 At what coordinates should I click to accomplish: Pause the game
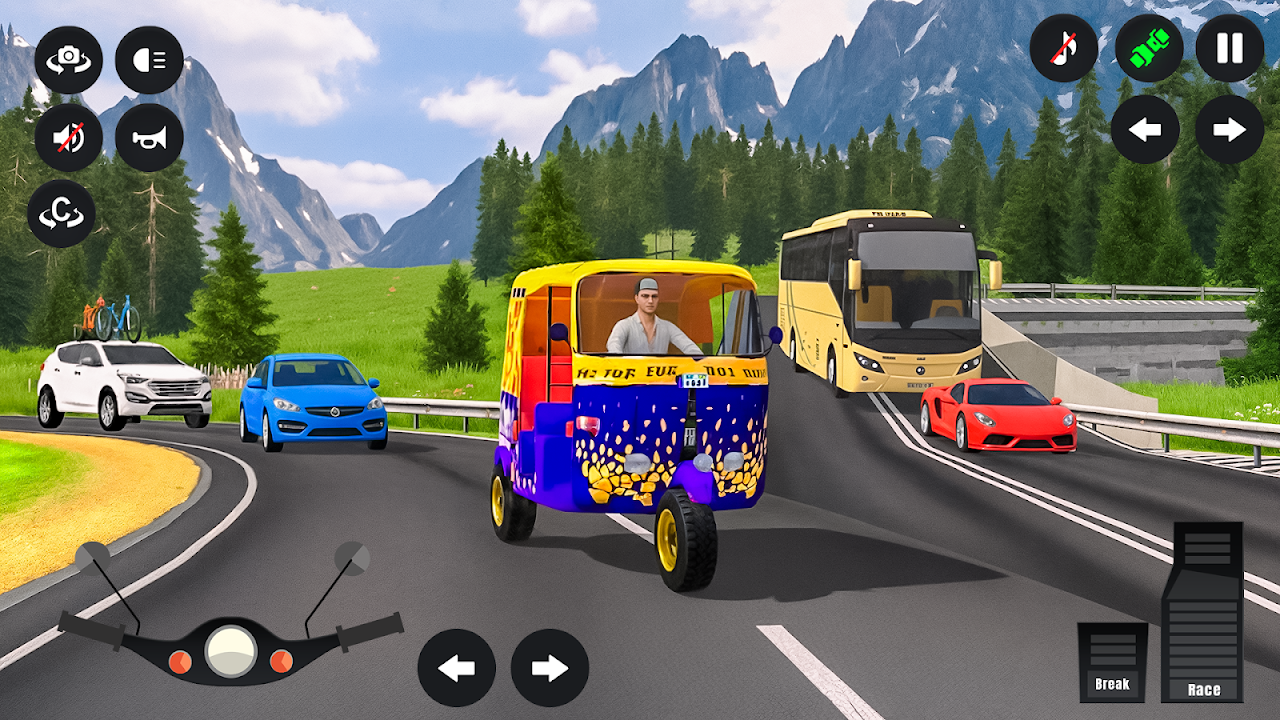[1230, 48]
